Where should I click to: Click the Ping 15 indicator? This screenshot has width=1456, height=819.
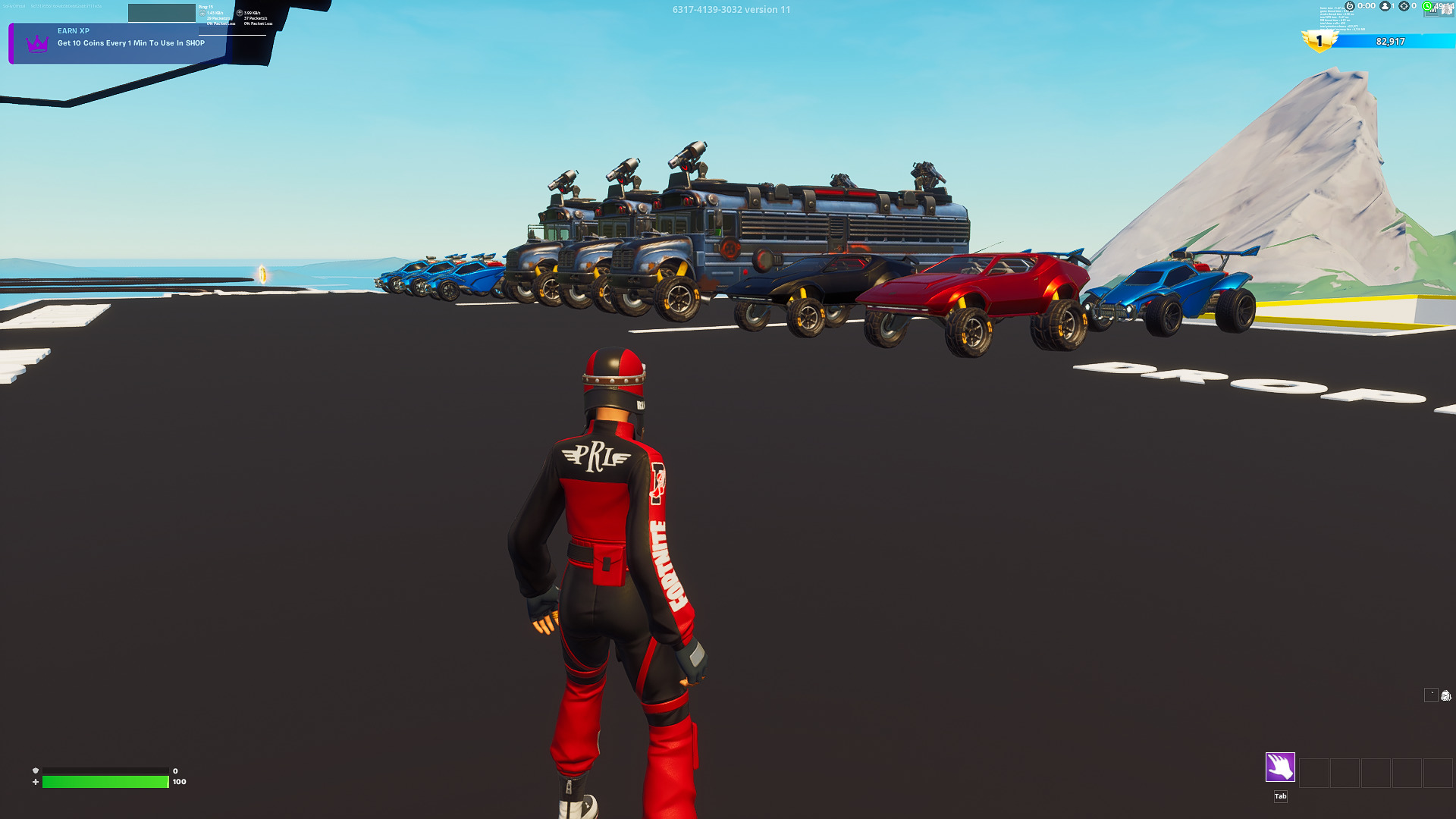tap(206, 6)
